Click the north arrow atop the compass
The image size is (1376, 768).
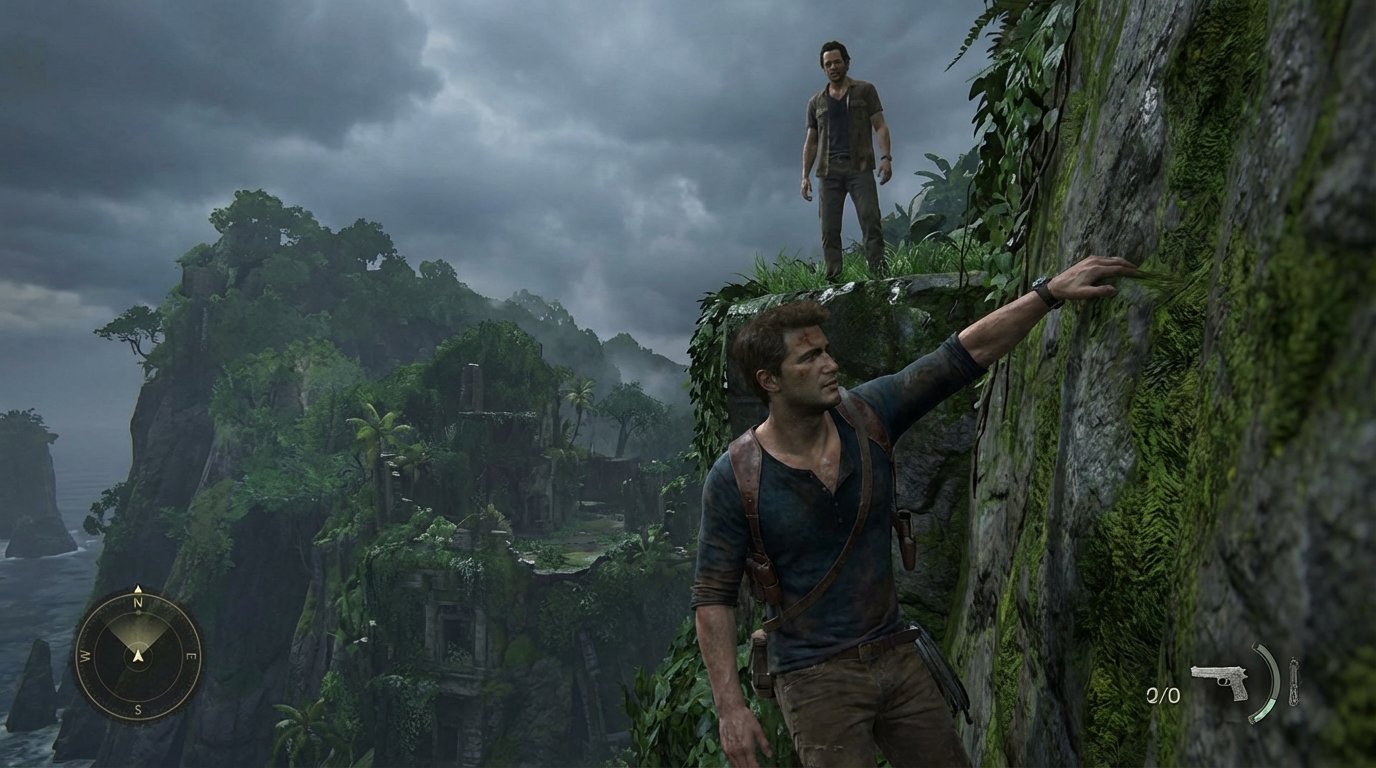[138, 588]
